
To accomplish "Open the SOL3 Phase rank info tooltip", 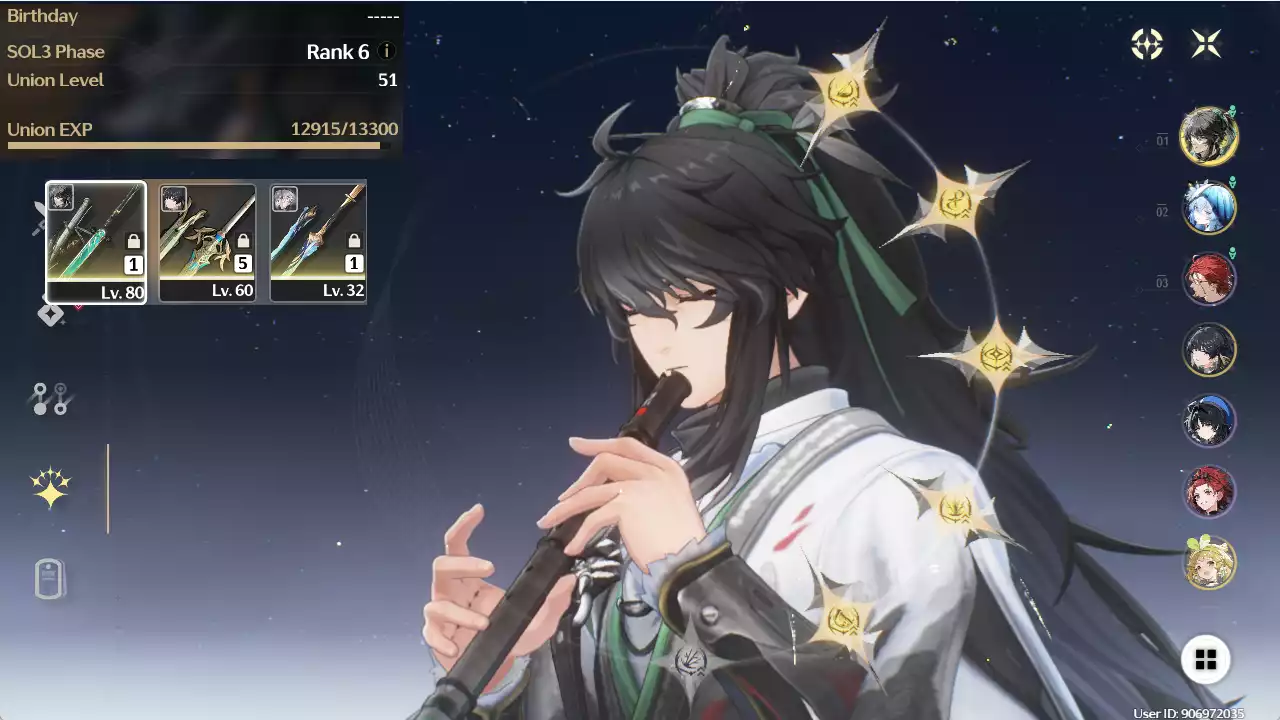I will point(387,52).
